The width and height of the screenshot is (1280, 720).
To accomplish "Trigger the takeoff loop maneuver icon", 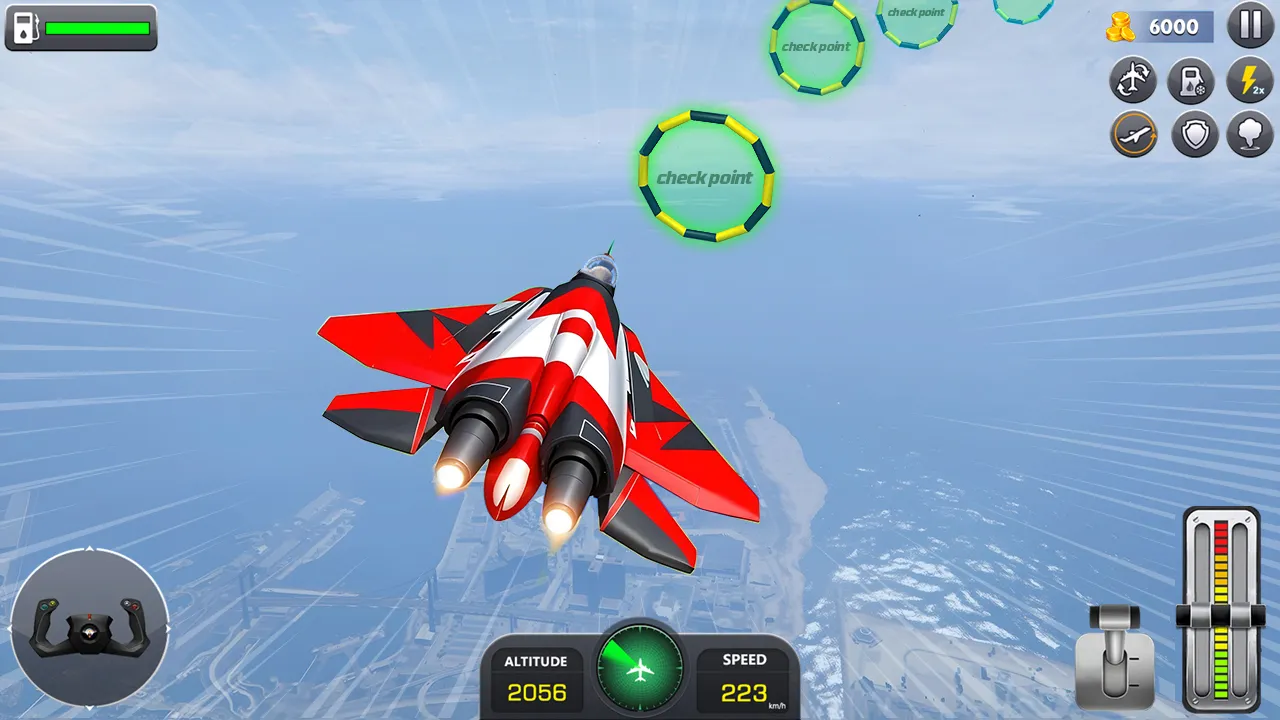I will [x=1133, y=134].
